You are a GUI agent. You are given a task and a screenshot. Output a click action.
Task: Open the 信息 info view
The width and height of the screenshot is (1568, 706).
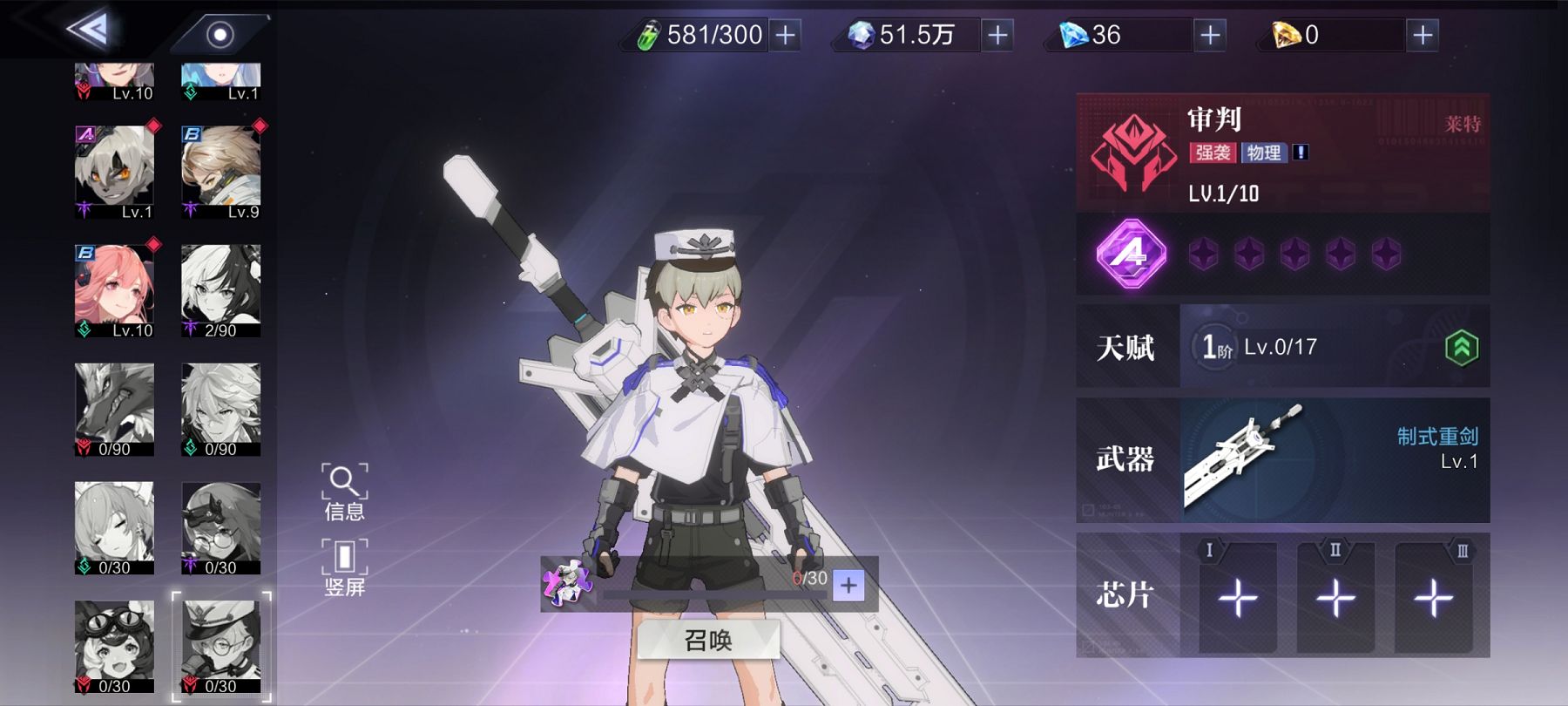click(344, 492)
